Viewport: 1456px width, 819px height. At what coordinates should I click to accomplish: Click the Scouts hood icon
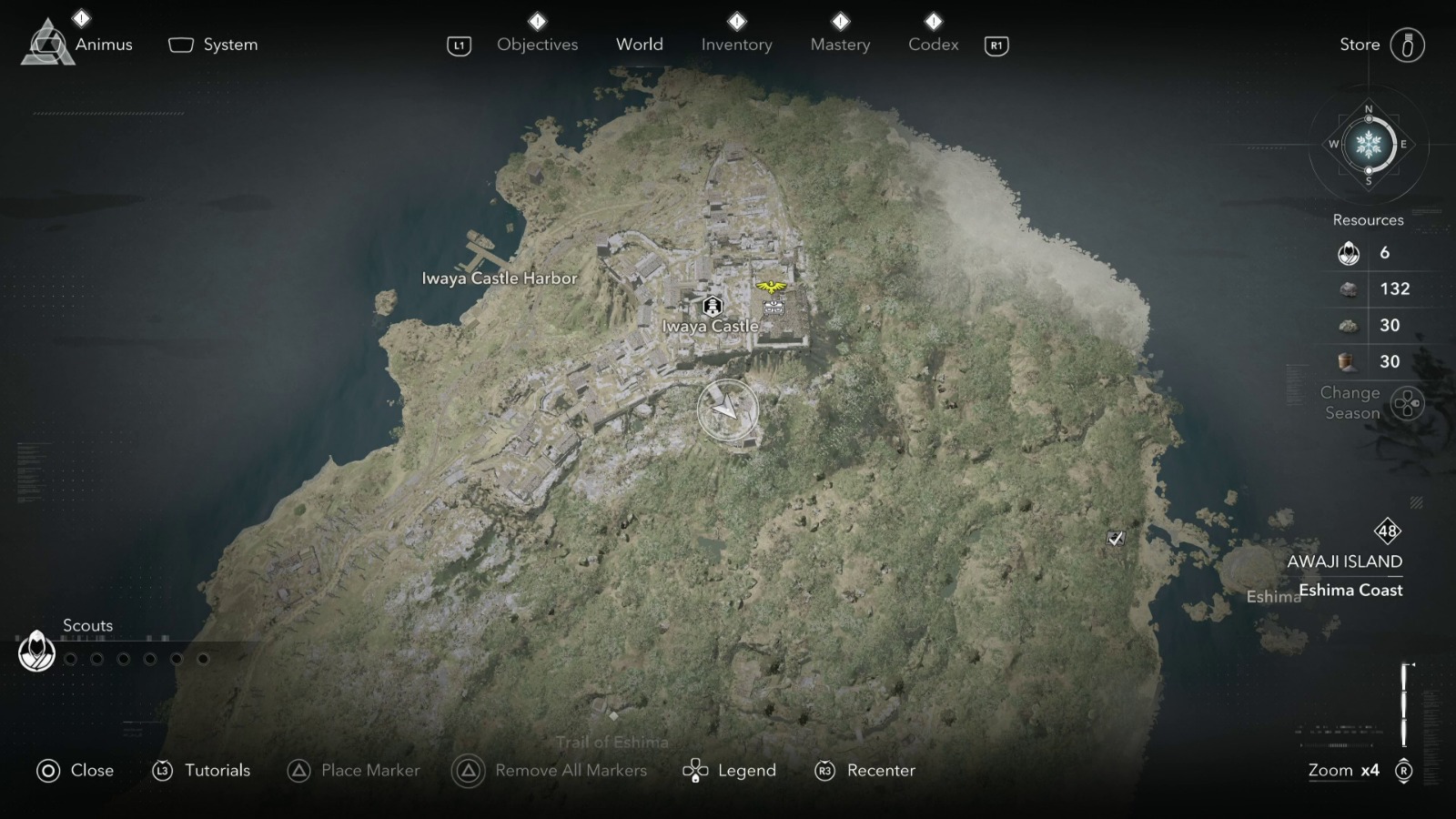click(x=35, y=652)
